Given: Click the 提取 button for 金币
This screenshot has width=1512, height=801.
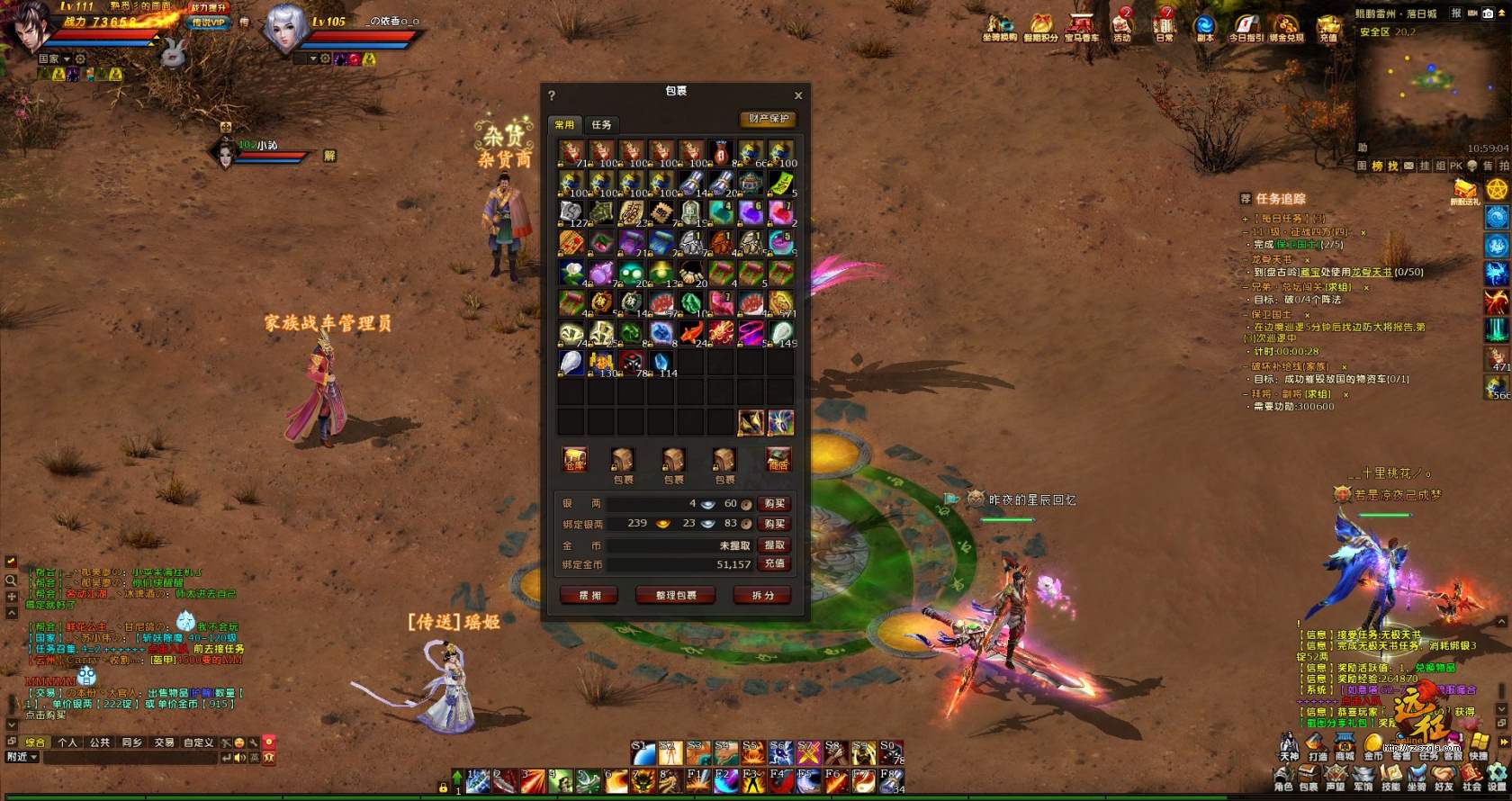Looking at the screenshot, I should [774, 545].
